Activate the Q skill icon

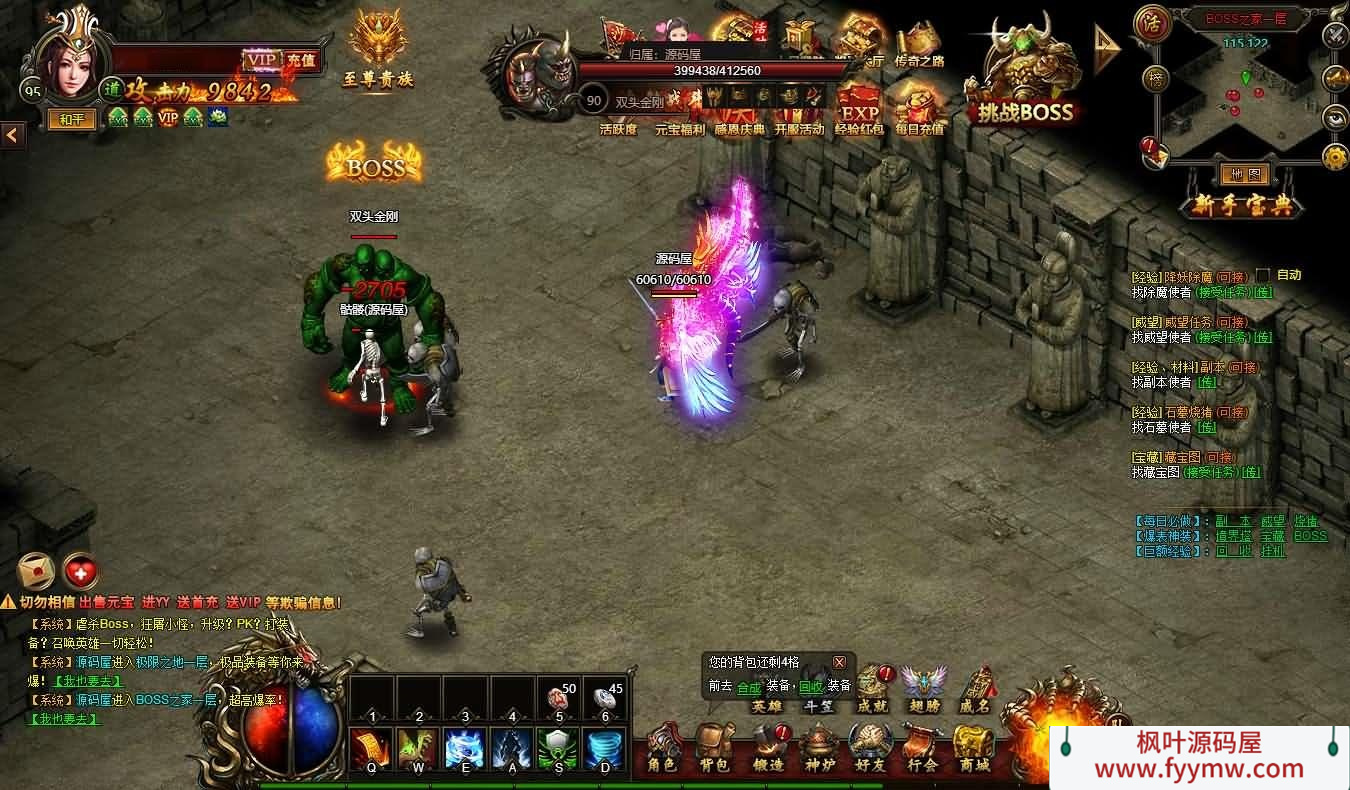click(x=371, y=748)
